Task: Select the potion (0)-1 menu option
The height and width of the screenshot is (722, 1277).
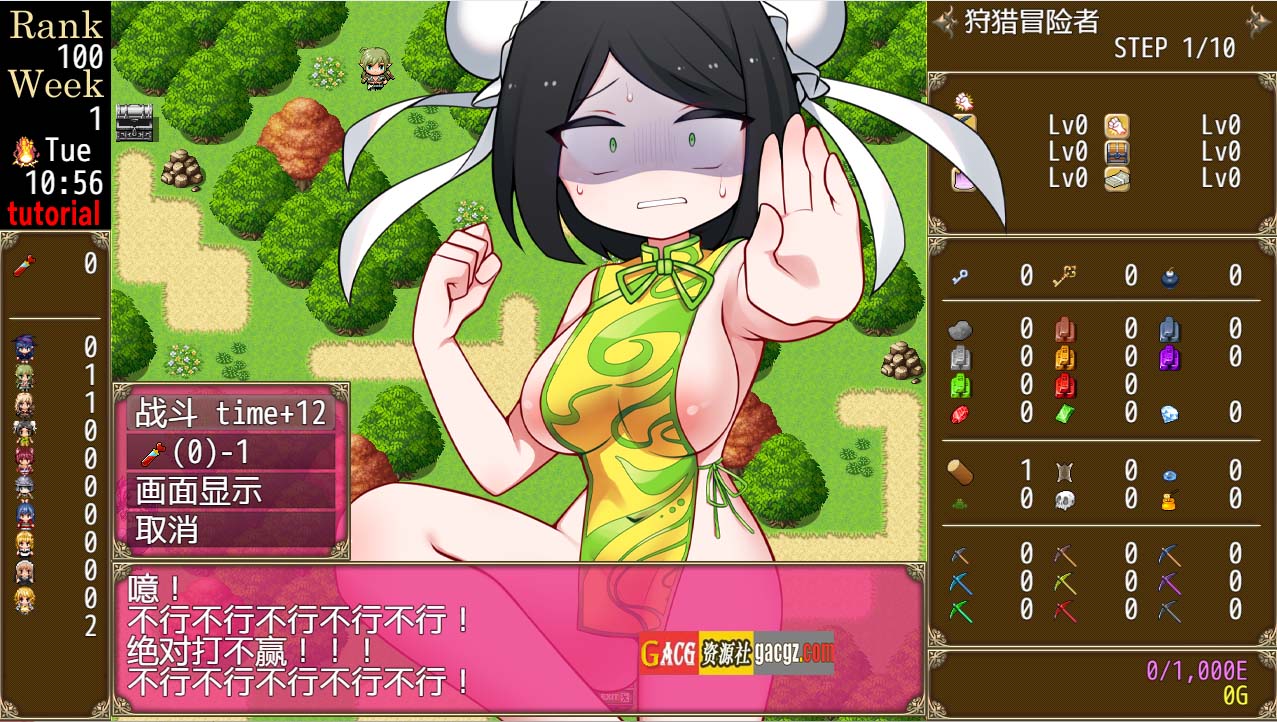Action: tap(231, 453)
